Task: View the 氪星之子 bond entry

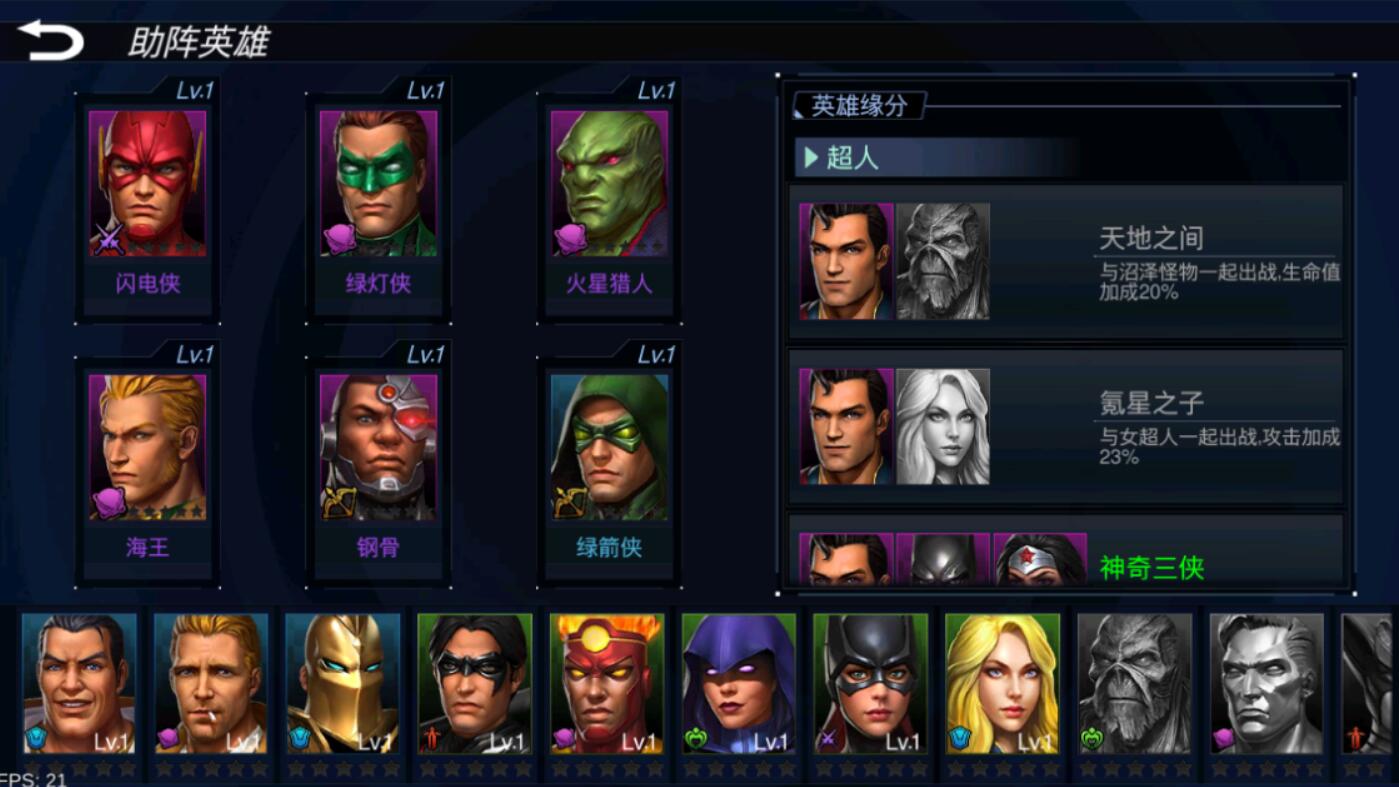Action: (x=1066, y=427)
